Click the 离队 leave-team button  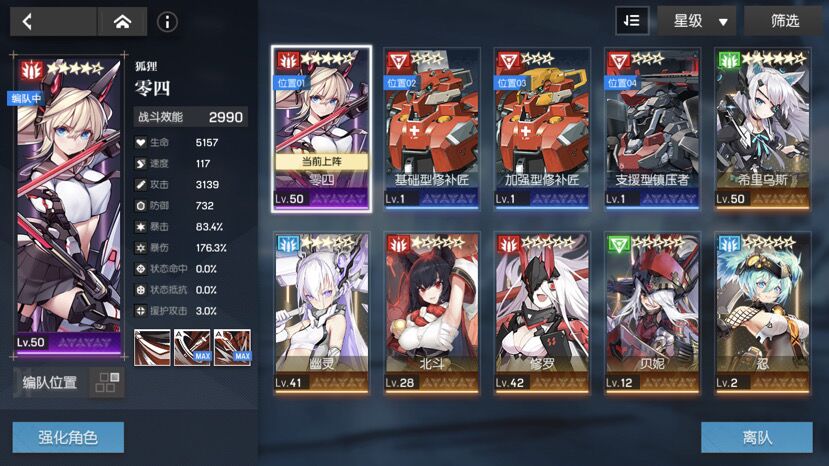756,437
